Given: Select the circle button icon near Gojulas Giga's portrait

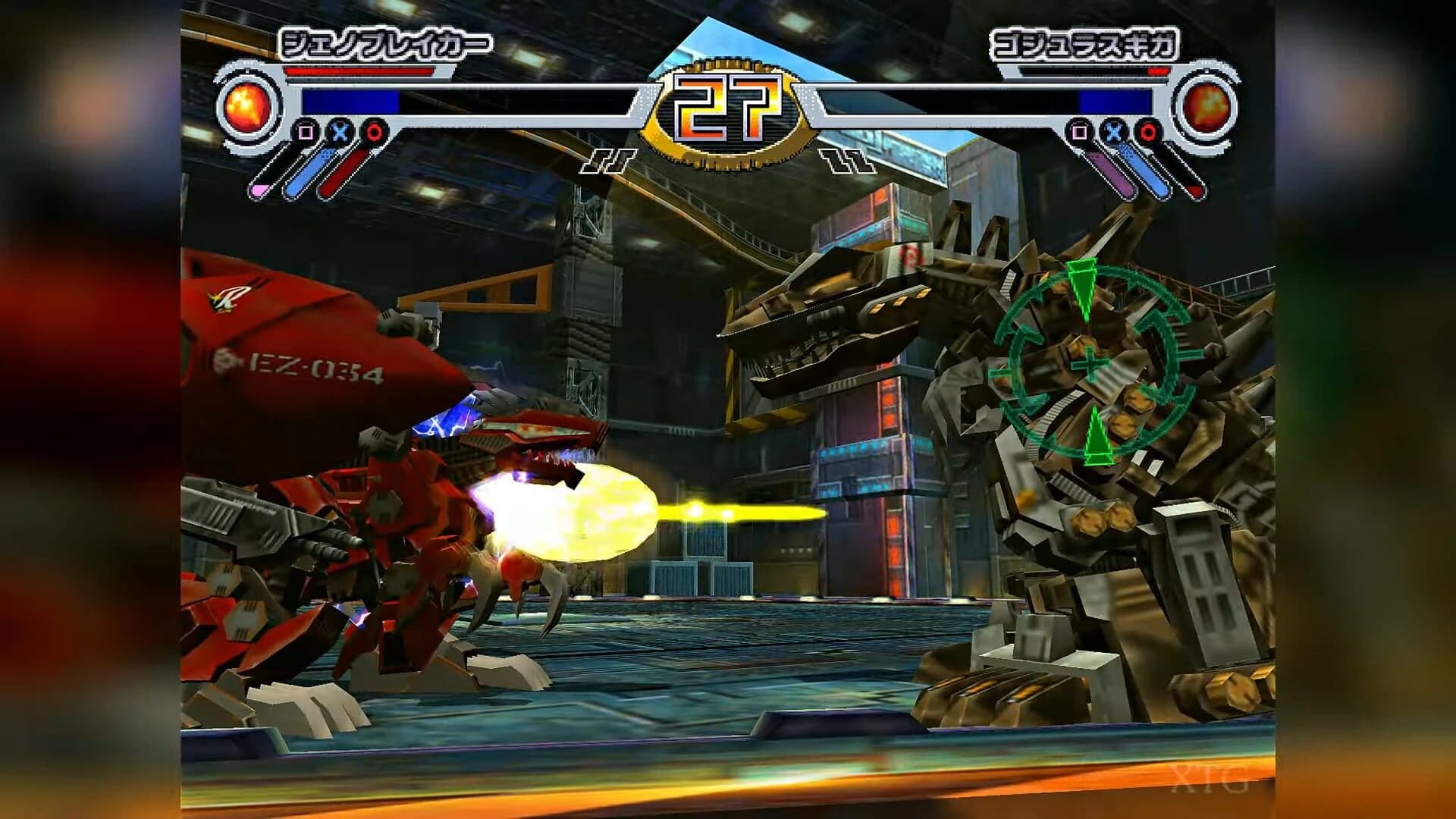Looking at the screenshot, I should point(1148,131).
